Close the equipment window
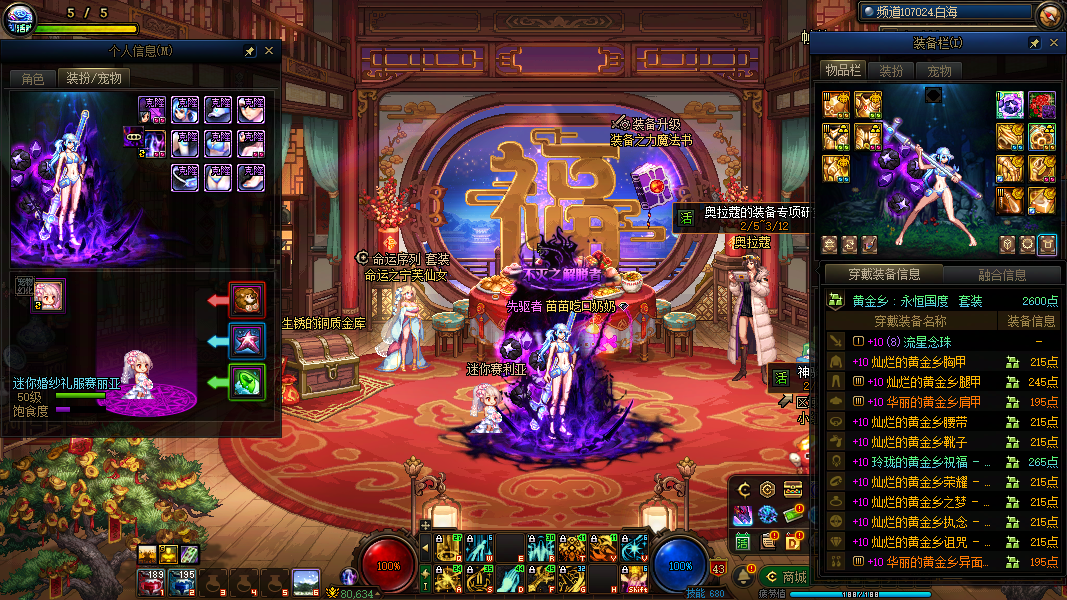Image resolution: width=1067 pixels, height=600 pixels. (1054, 43)
